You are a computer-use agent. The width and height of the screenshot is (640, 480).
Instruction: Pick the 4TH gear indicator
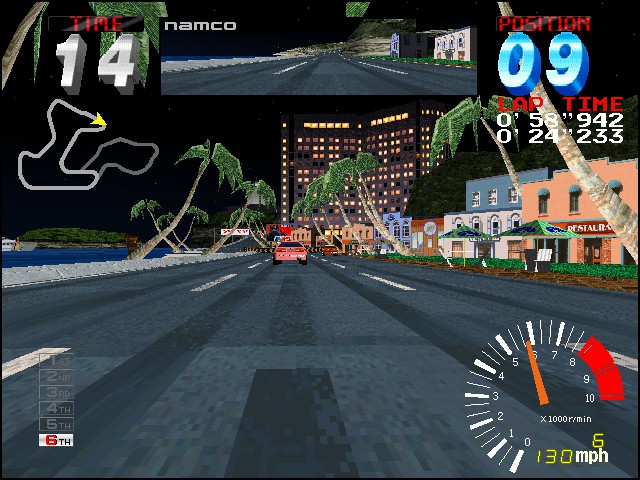click(57, 408)
